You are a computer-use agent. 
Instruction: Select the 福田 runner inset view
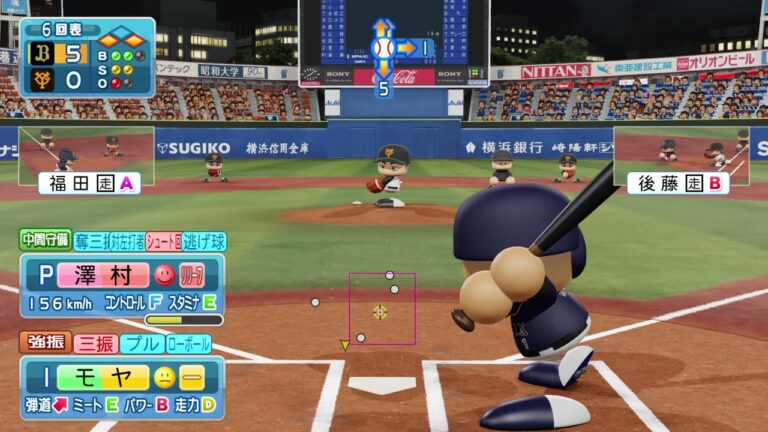[86, 158]
